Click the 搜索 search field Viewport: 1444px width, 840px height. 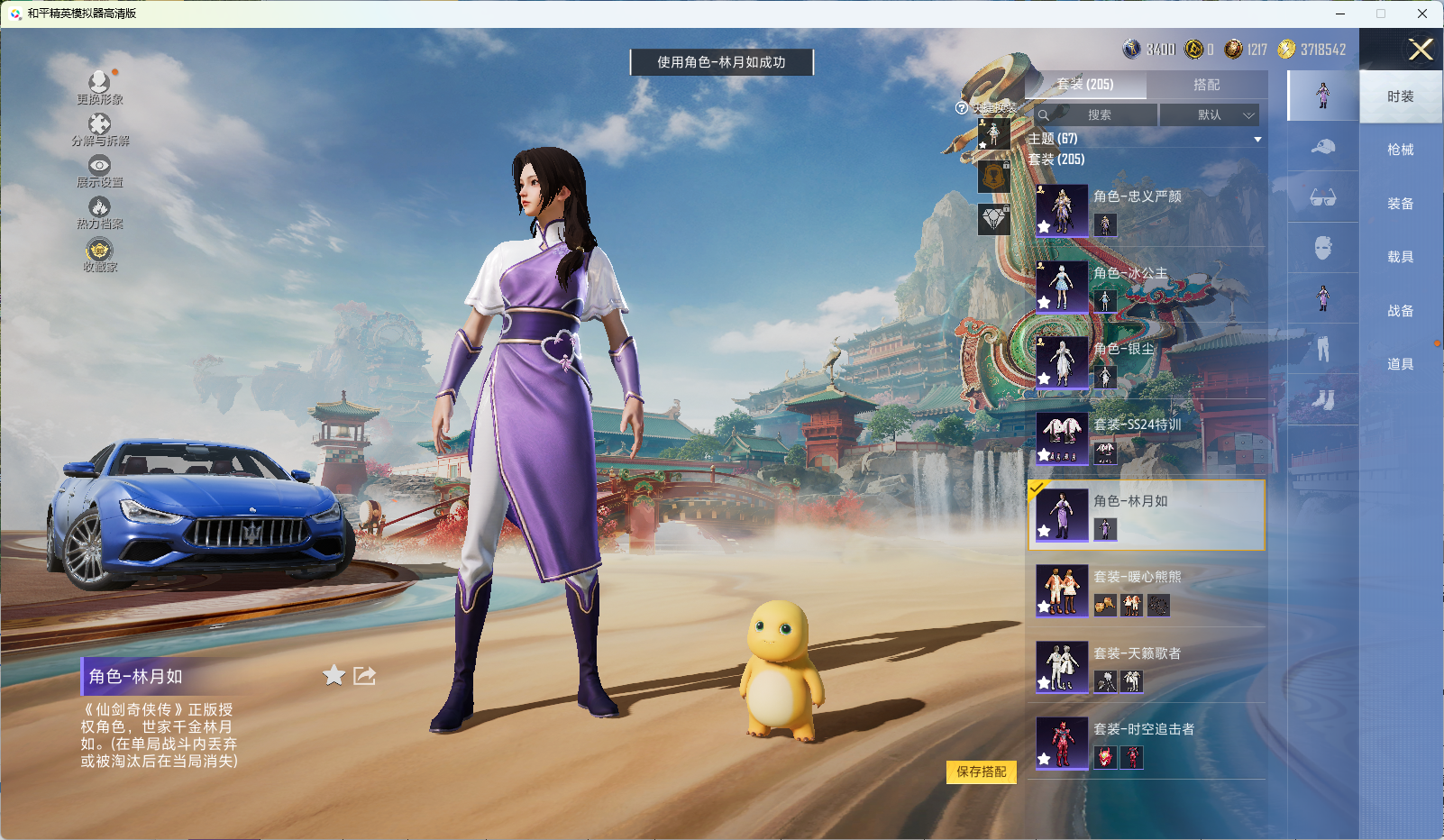pos(1099,115)
